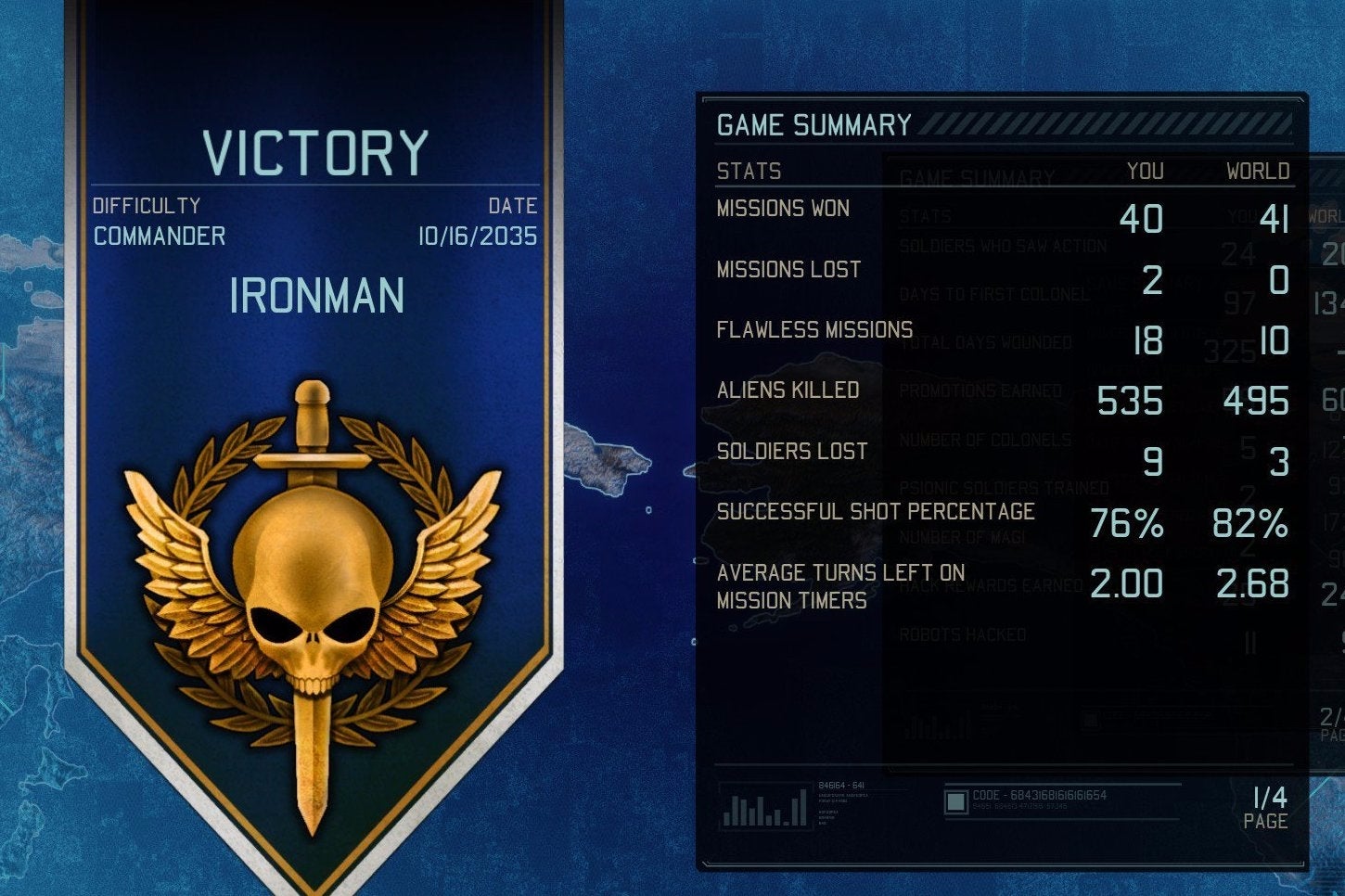Expand the AVERAGE TURNS LEFT stat entry
Screen dimensions: 1345x896
coord(839,586)
